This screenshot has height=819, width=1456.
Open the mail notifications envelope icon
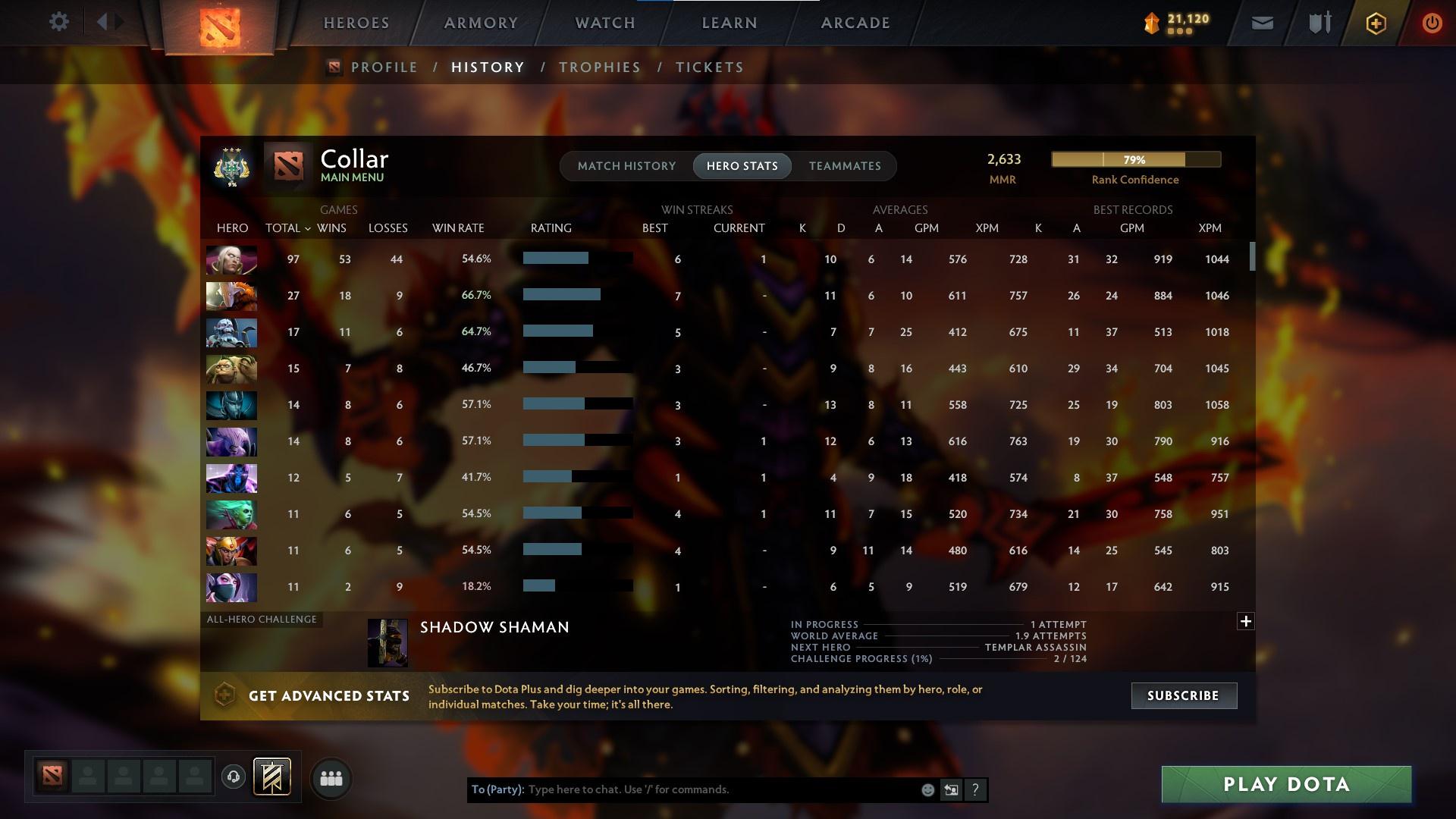(x=1261, y=23)
